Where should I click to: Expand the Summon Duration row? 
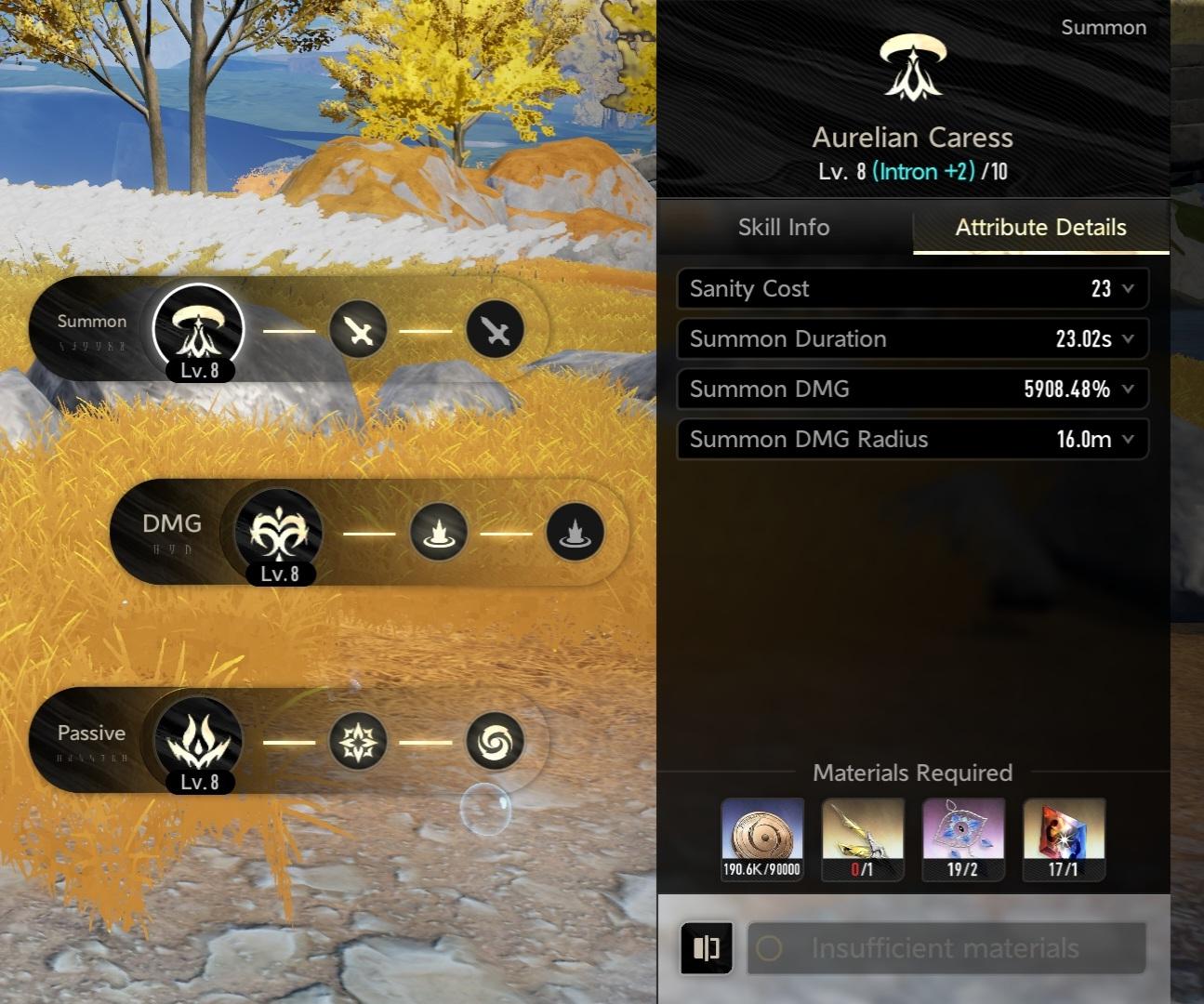click(x=1128, y=339)
